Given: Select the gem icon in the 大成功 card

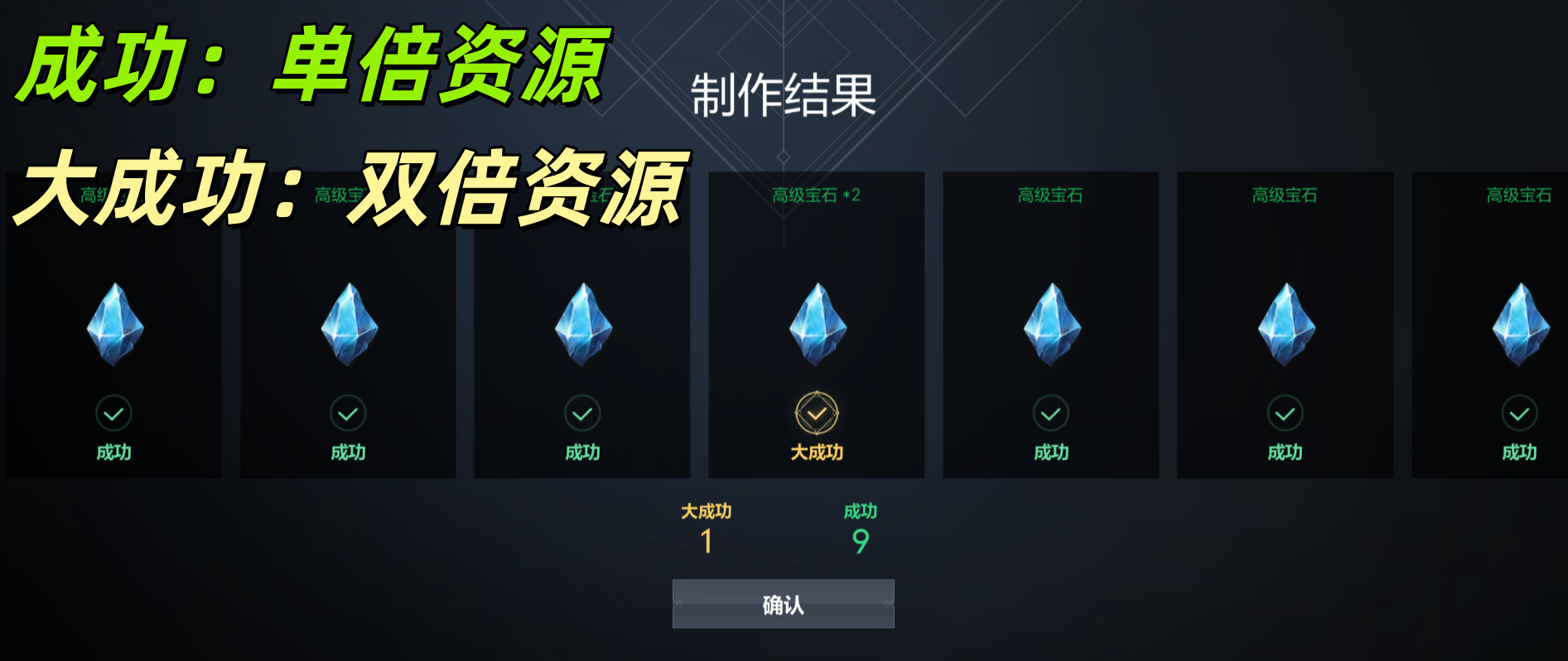Looking at the screenshot, I should (x=816, y=325).
